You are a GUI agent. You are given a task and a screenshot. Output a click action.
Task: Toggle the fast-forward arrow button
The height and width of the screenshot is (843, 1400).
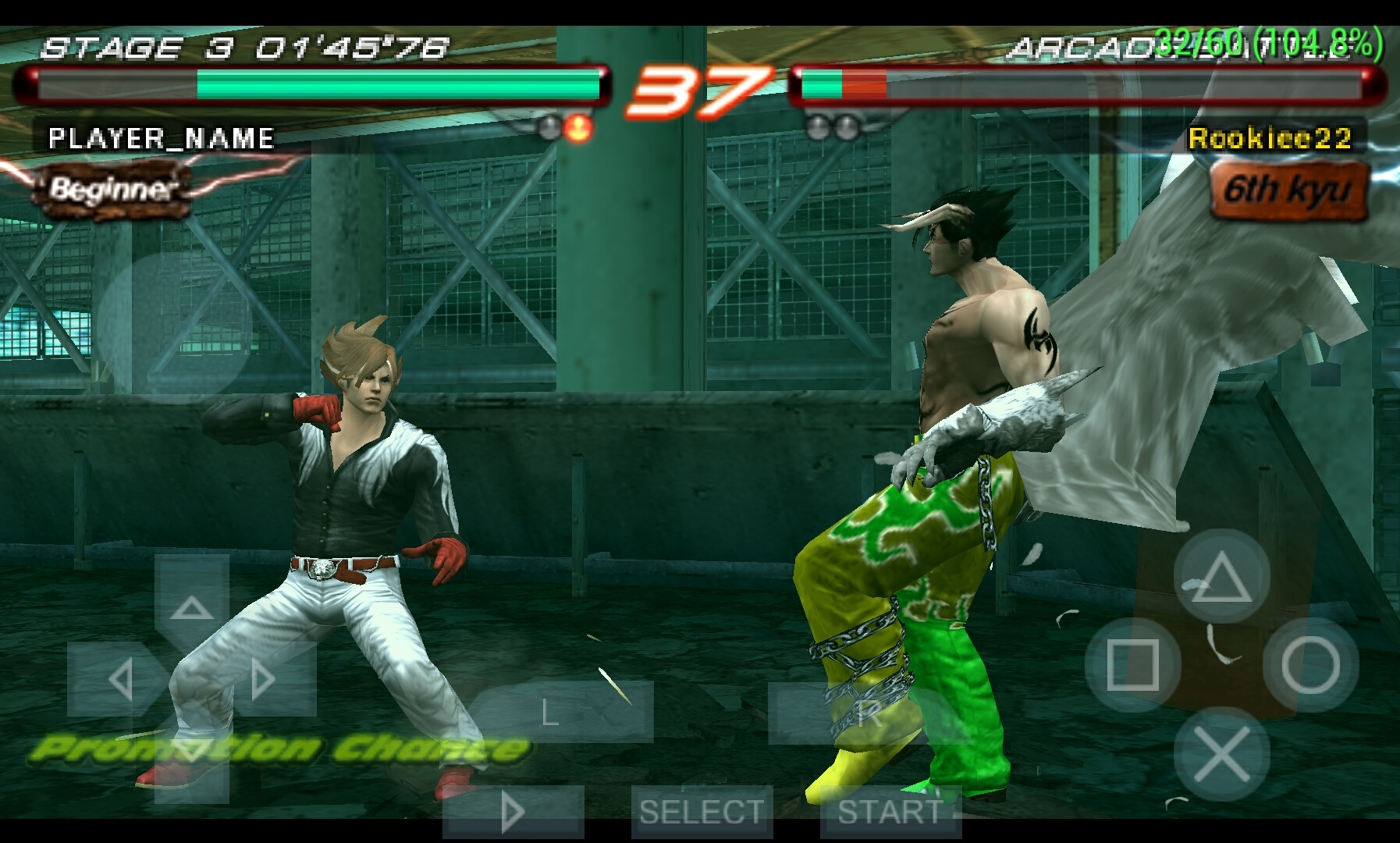pyautogui.click(x=513, y=812)
